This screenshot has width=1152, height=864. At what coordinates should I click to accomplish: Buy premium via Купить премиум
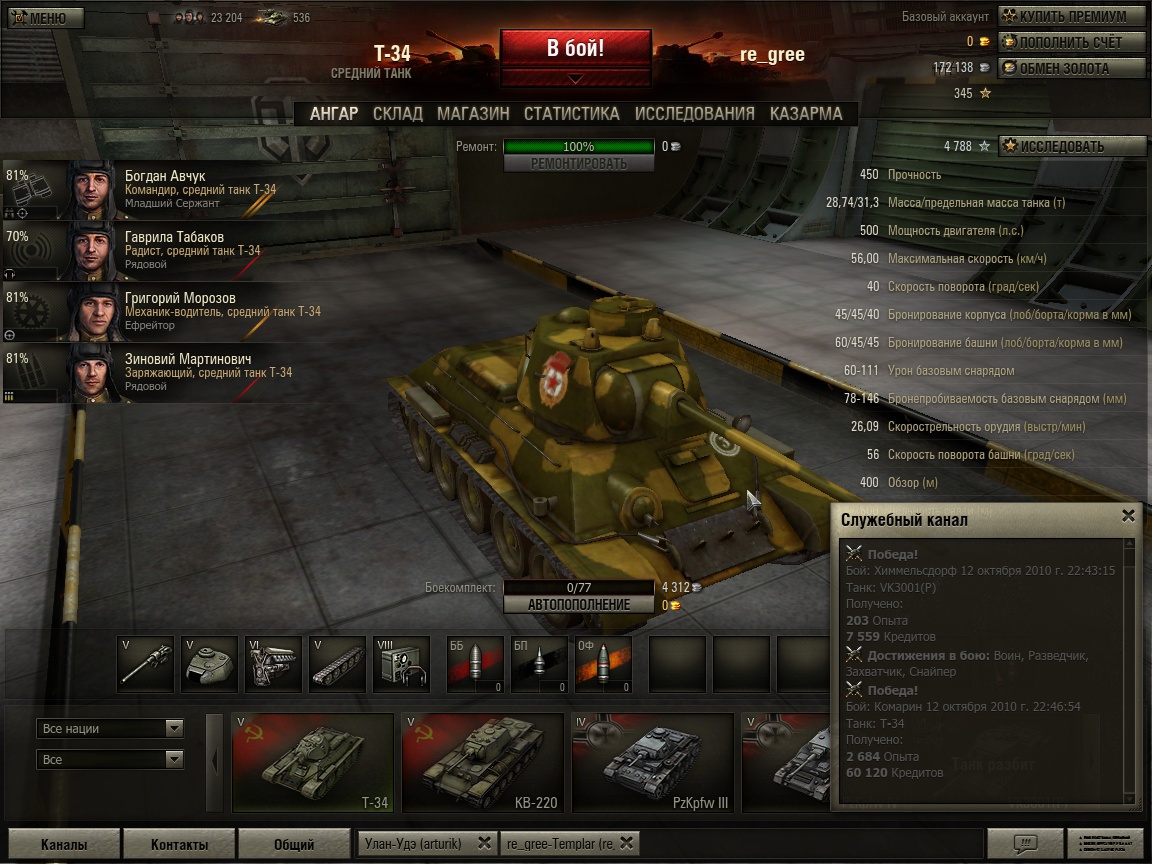[1072, 16]
